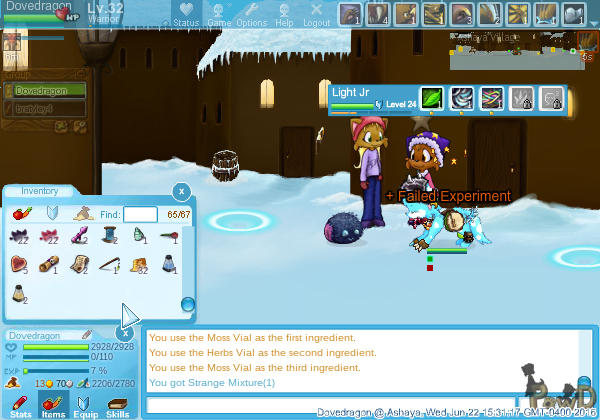The image size is (600, 420).
Task: Open the Help menu
Action: click(x=284, y=15)
